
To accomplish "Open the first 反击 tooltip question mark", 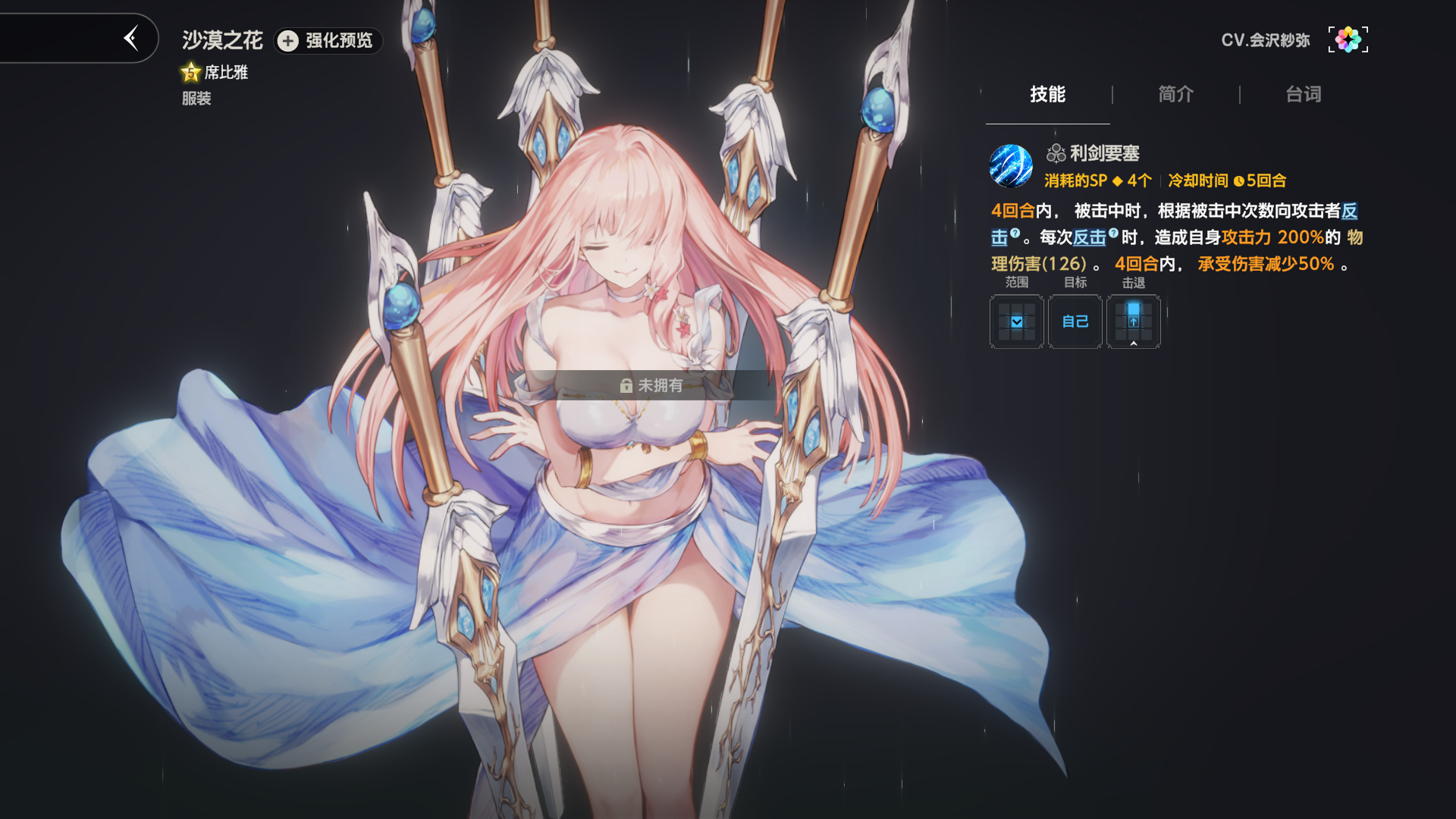I will tap(1014, 234).
